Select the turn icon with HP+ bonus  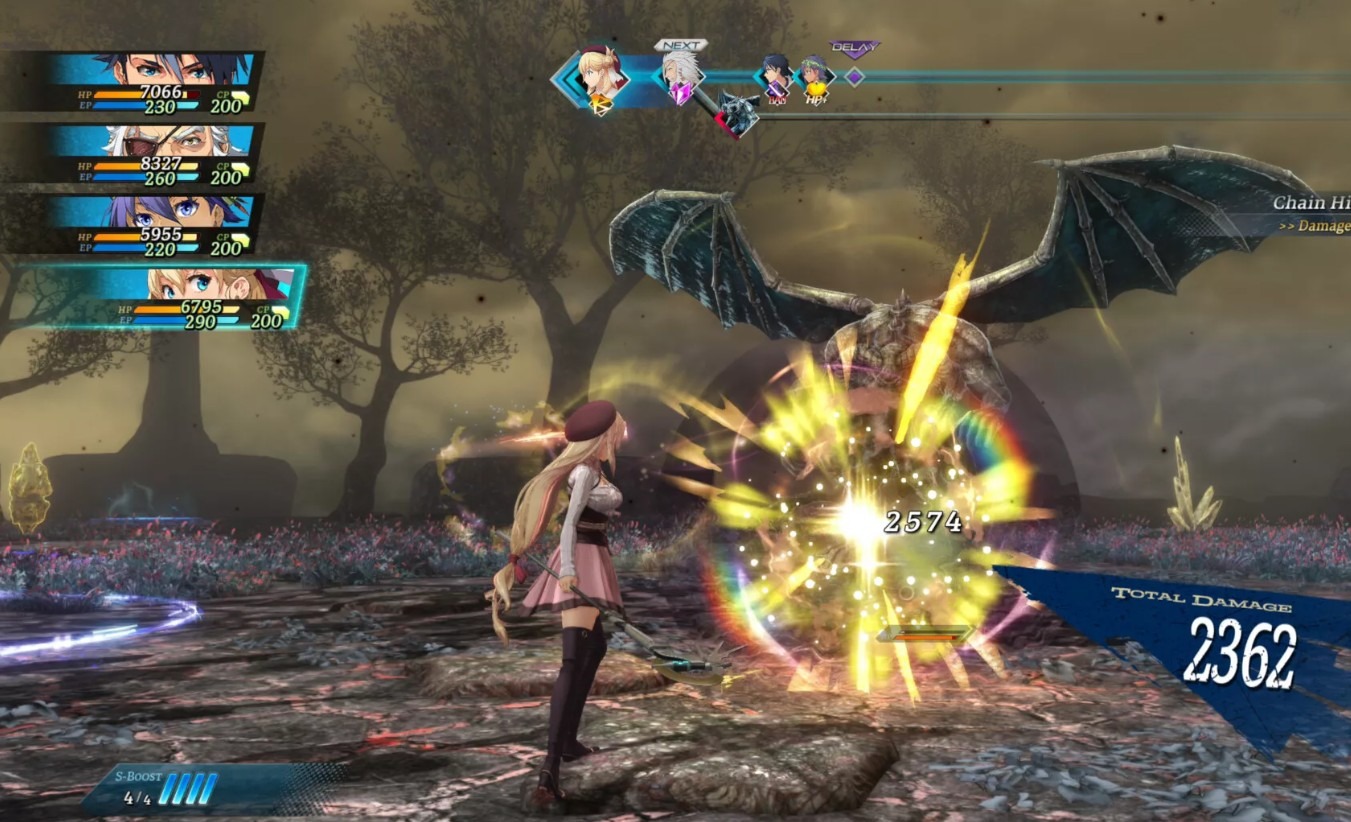[814, 77]
